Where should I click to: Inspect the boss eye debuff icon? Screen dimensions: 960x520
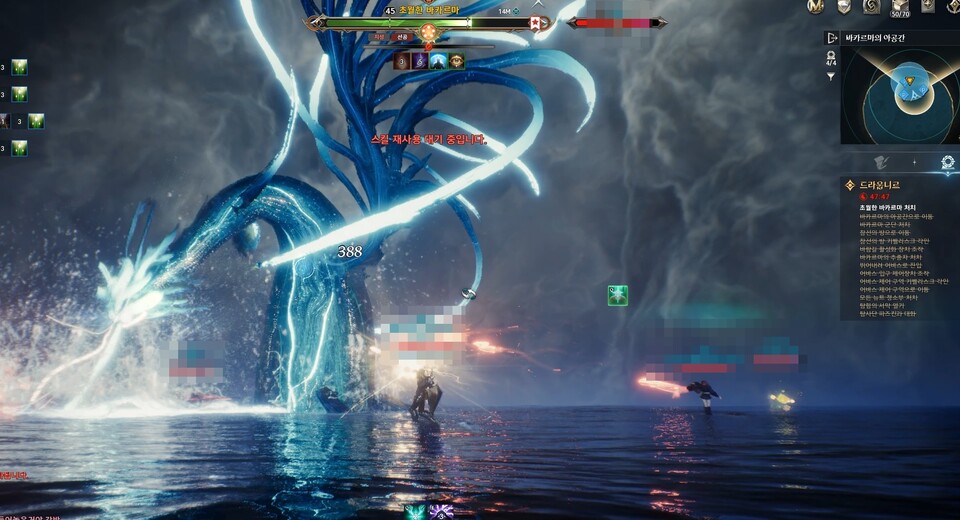(x=457, y=61)
